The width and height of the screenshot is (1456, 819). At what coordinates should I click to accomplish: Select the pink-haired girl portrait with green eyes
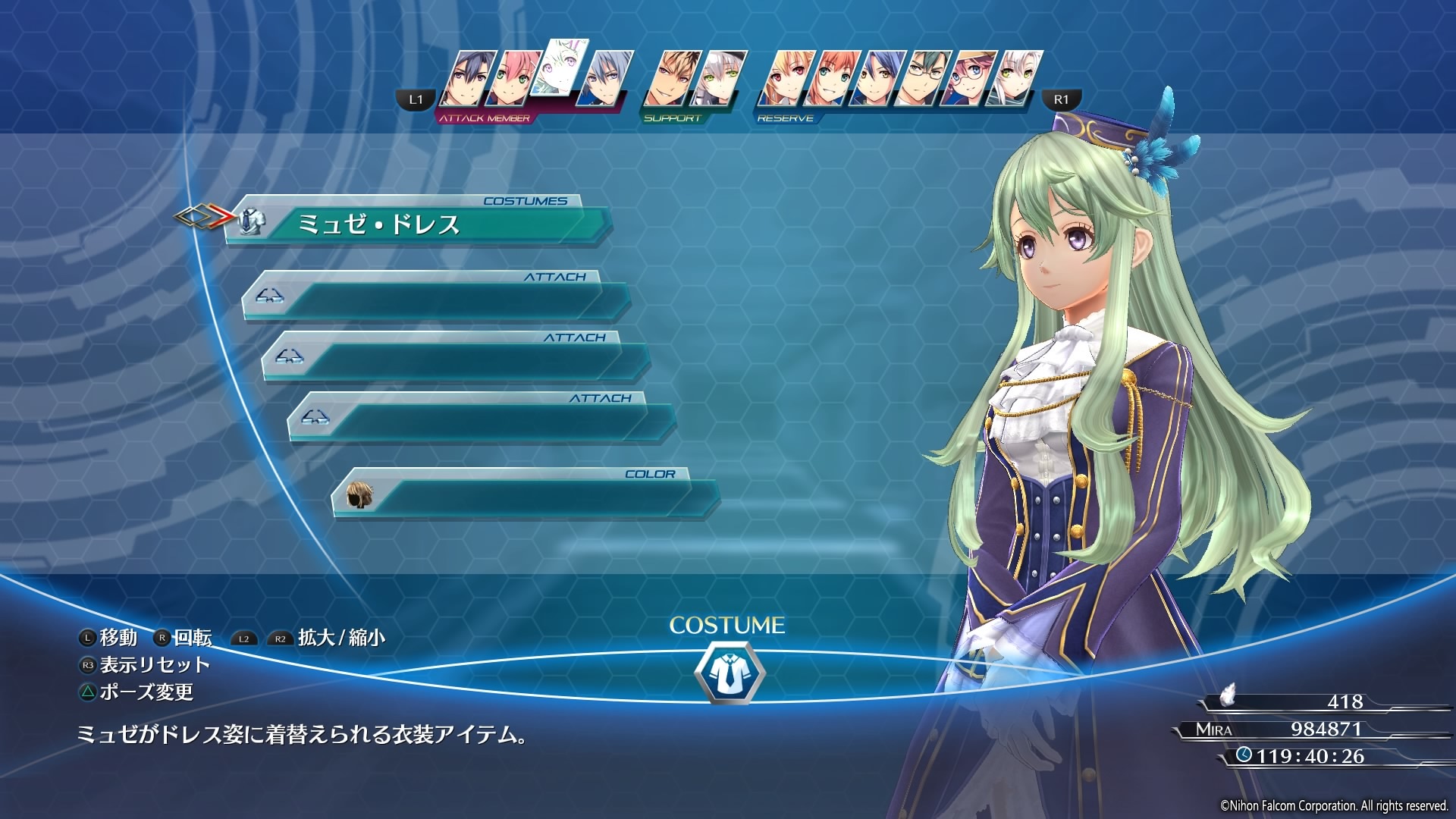(x=513, y=79)
